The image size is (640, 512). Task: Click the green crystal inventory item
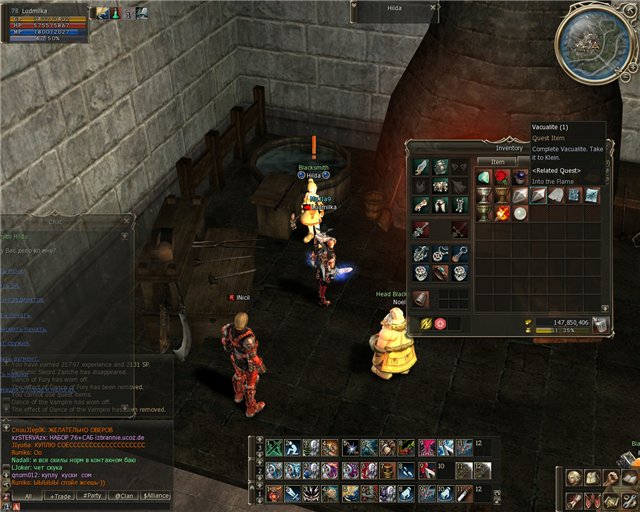pyautogui.click(x=483, y=178)
